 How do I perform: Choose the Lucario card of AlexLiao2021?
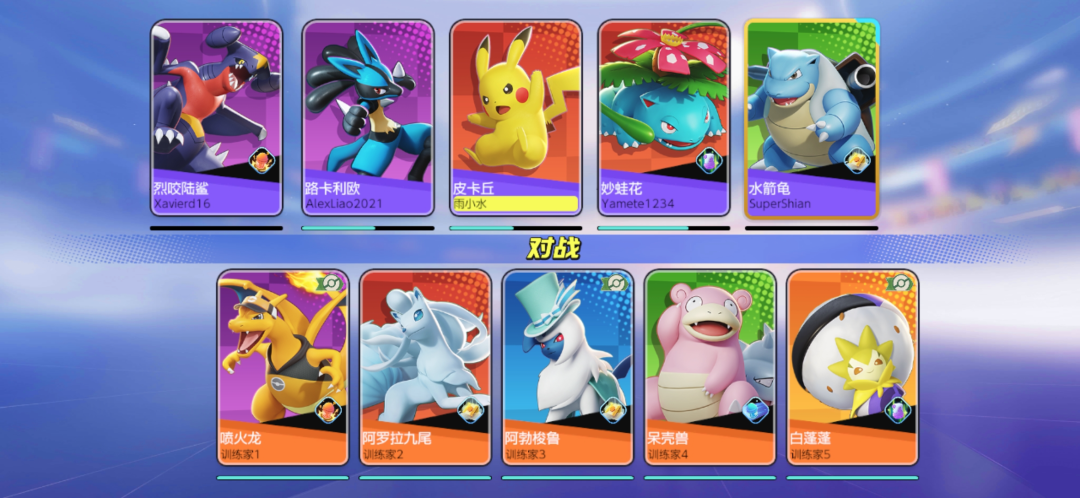point(367,118)
